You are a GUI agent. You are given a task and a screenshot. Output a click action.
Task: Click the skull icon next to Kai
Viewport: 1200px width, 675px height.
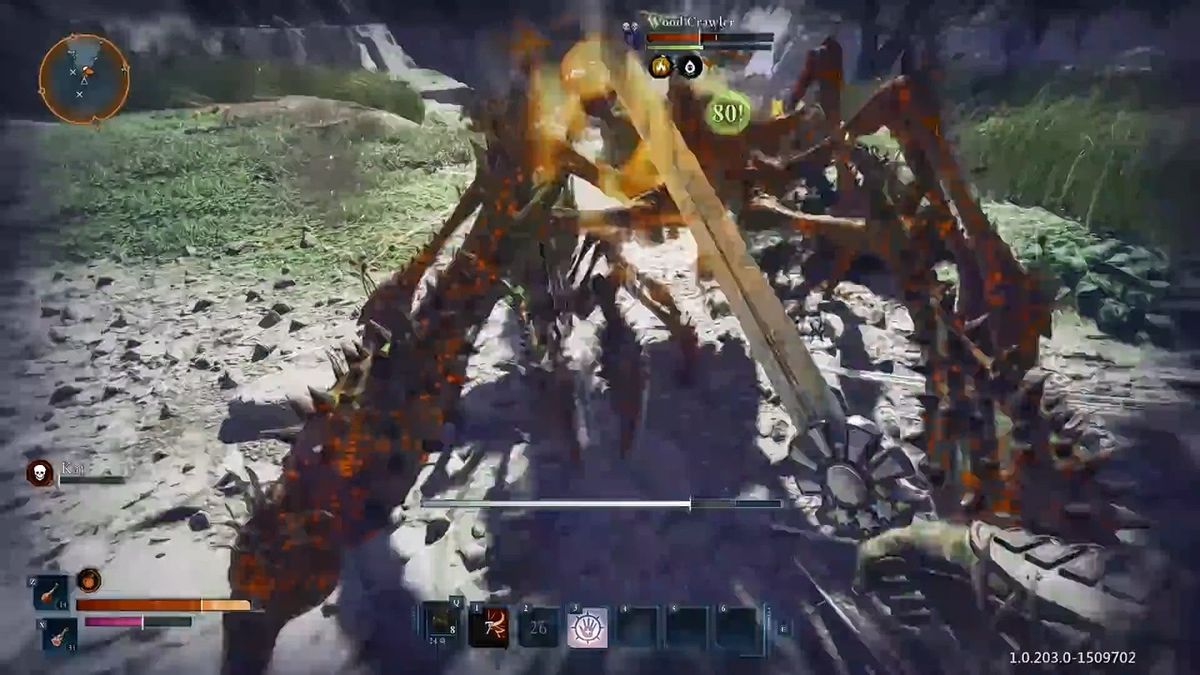click(x=40, y=472)
